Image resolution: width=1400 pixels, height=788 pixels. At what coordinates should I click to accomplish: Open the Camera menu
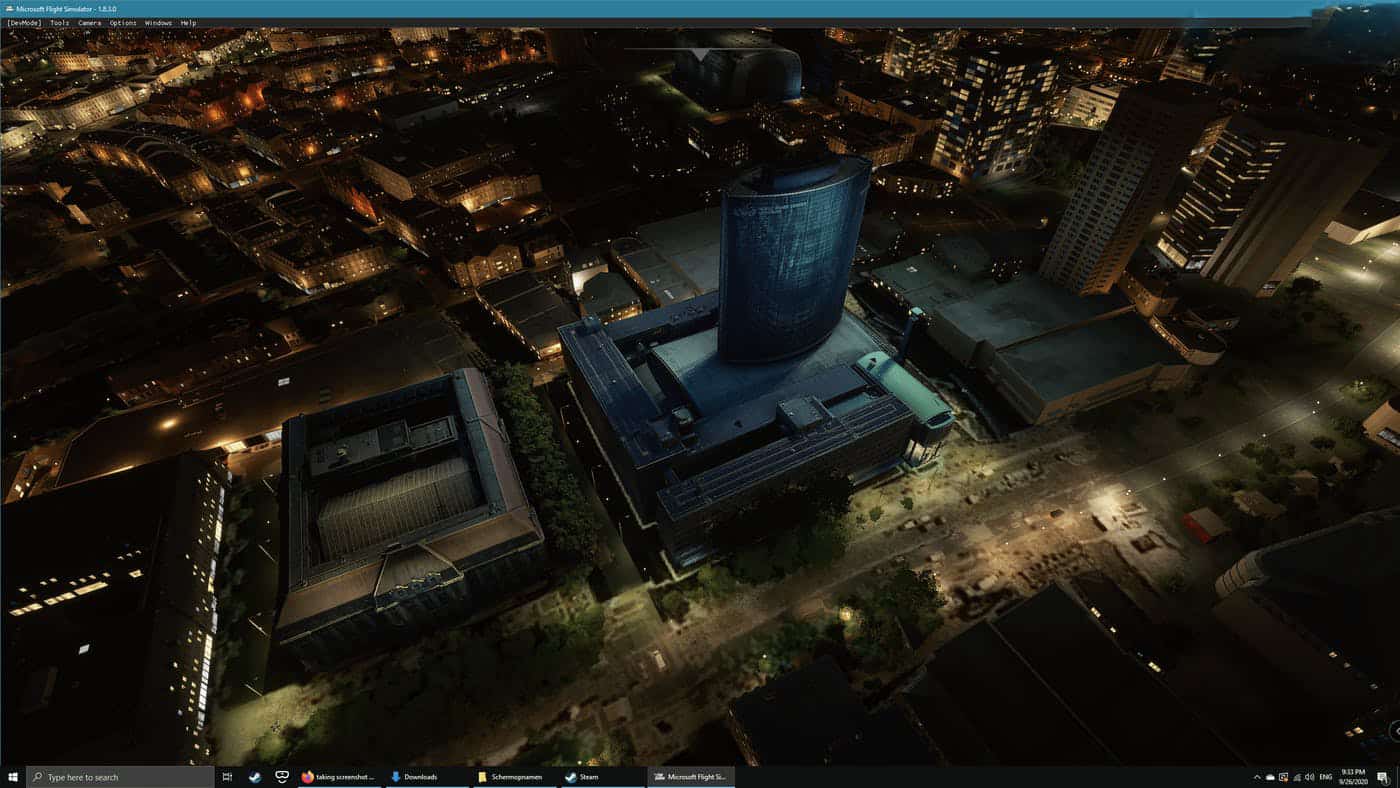coord(89,22)
